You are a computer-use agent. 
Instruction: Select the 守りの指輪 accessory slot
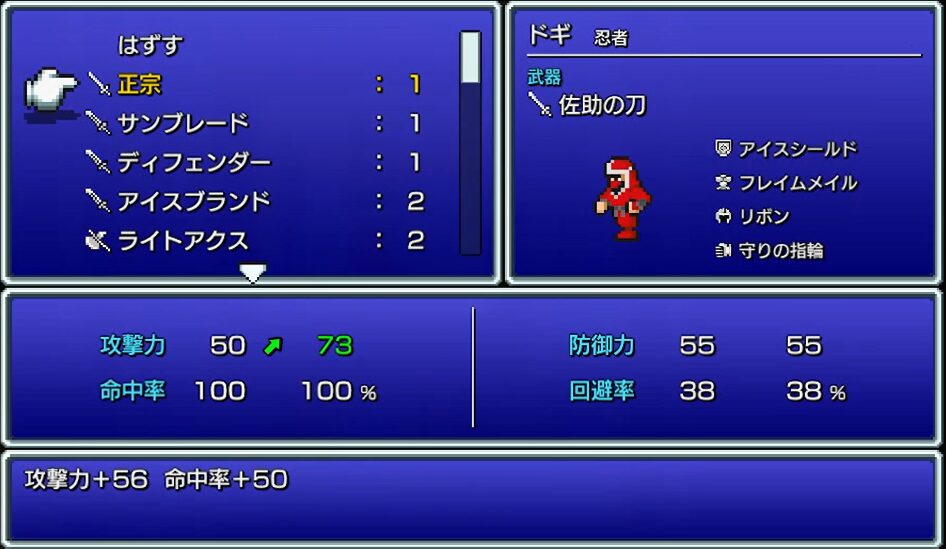tap(780, 251)
